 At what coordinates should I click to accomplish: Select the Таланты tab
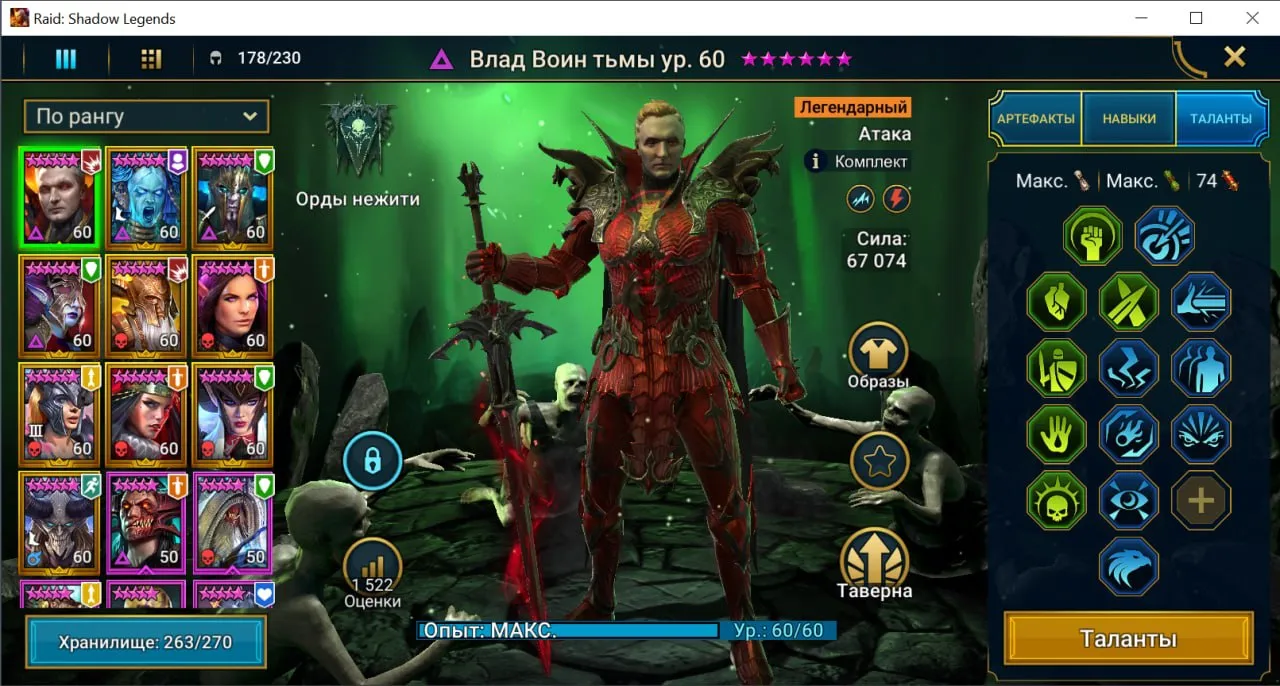point(1220,119)
